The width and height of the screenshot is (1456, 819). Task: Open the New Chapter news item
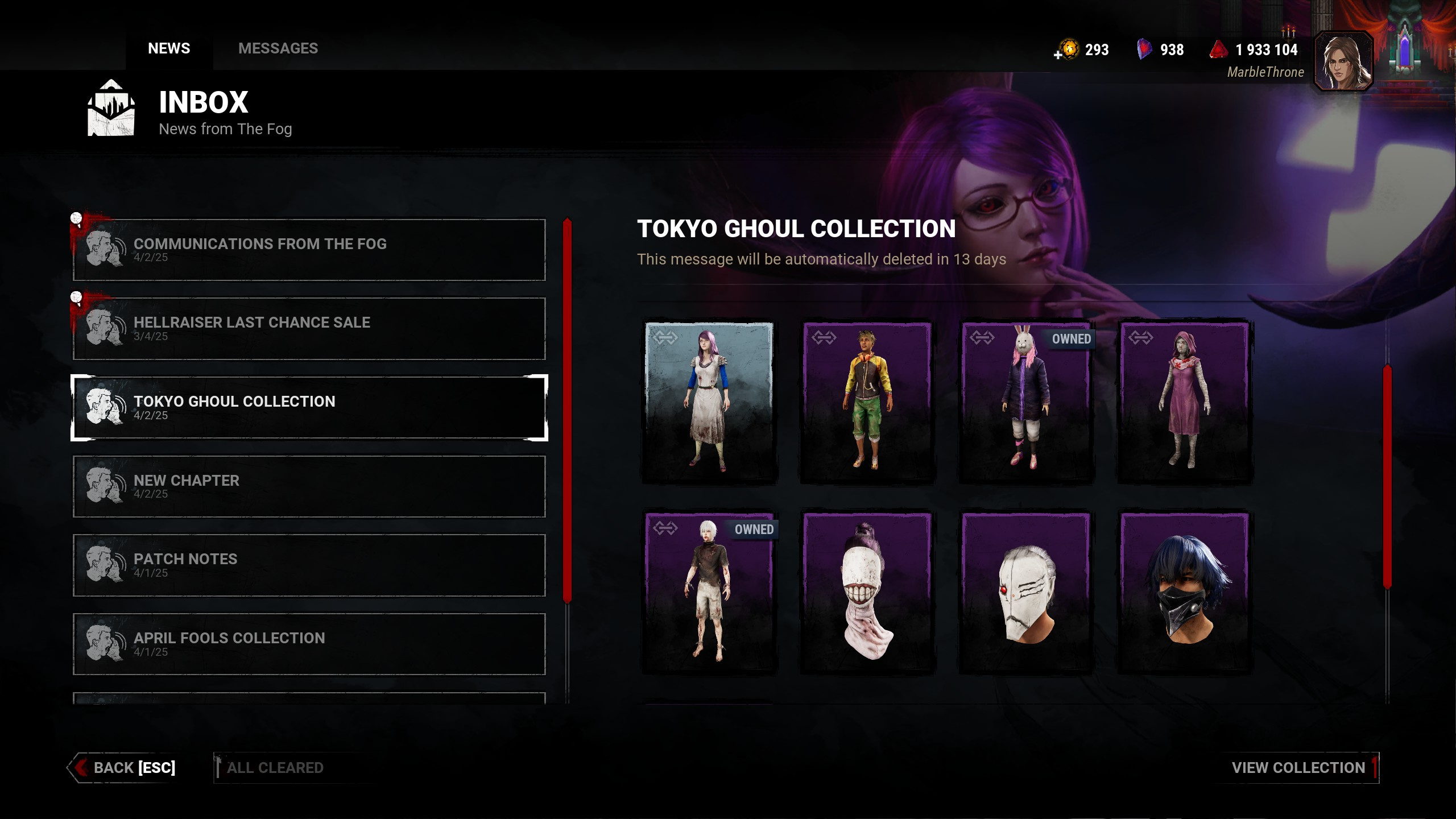[x=309, y=486]
